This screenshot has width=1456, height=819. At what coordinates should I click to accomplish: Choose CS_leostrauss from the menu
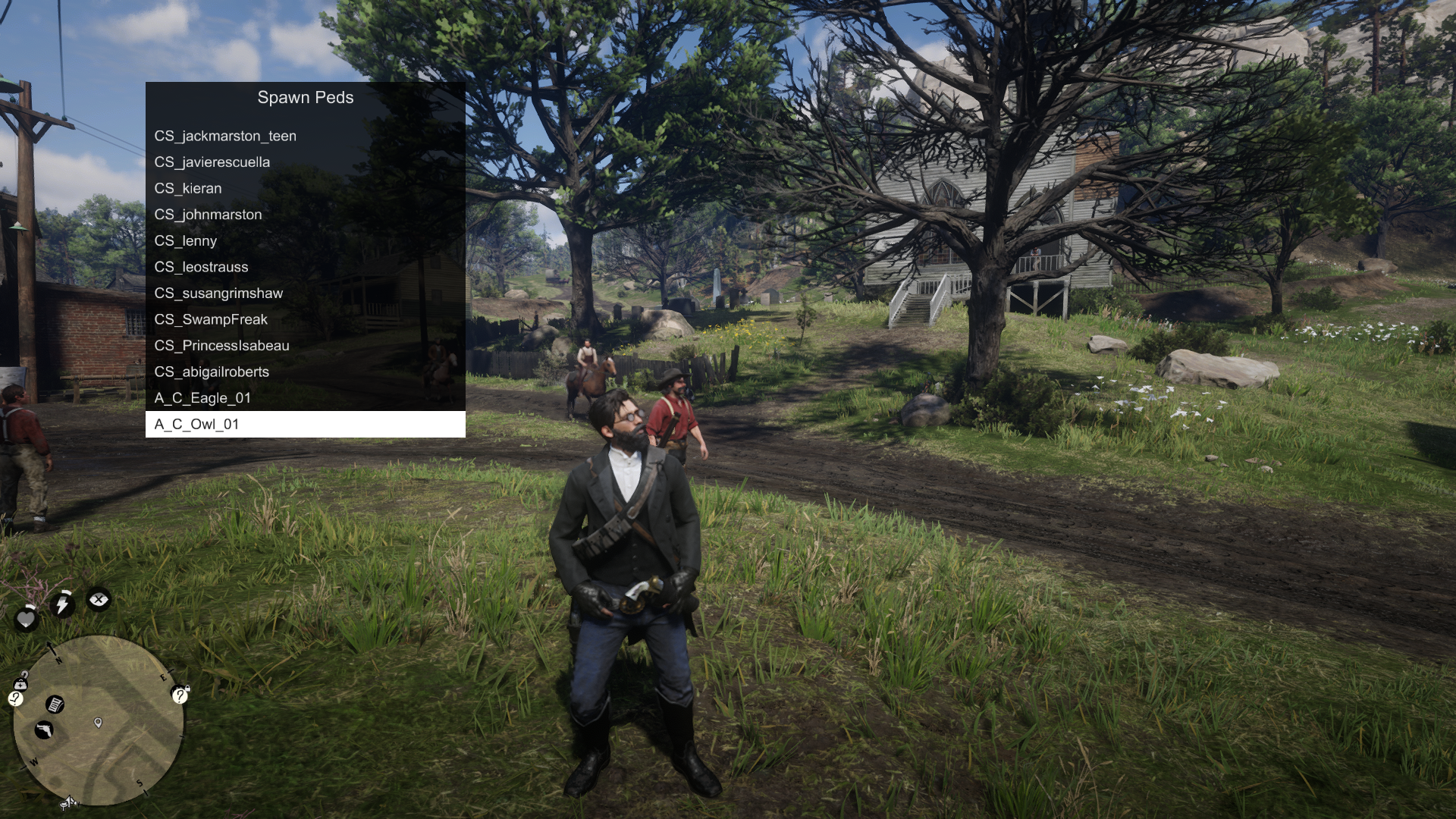pyautogui.click(x=305, y=267)
